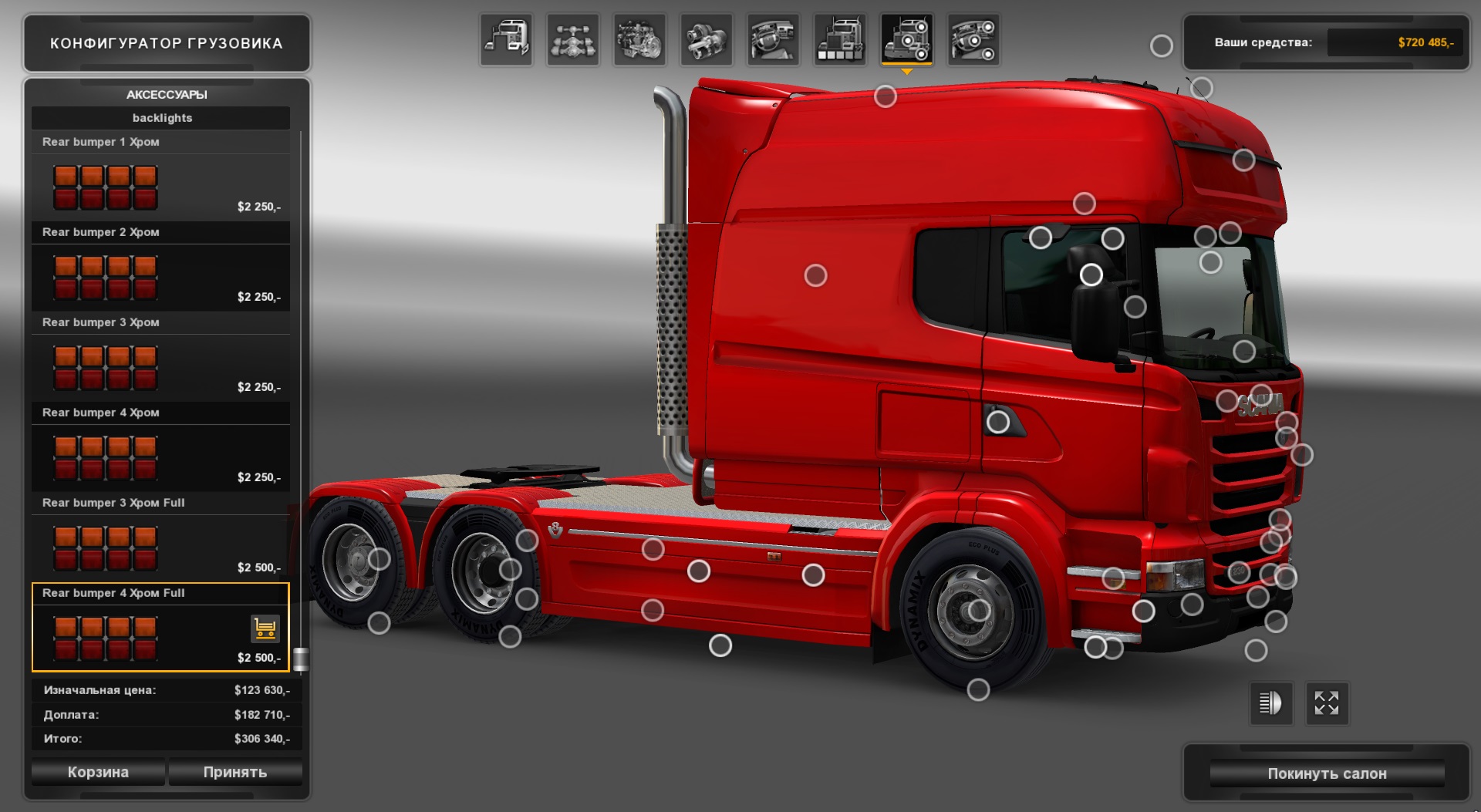Click the circle marker on the cabin roof
Screen dimensions: 1481x812
(884, 96)
